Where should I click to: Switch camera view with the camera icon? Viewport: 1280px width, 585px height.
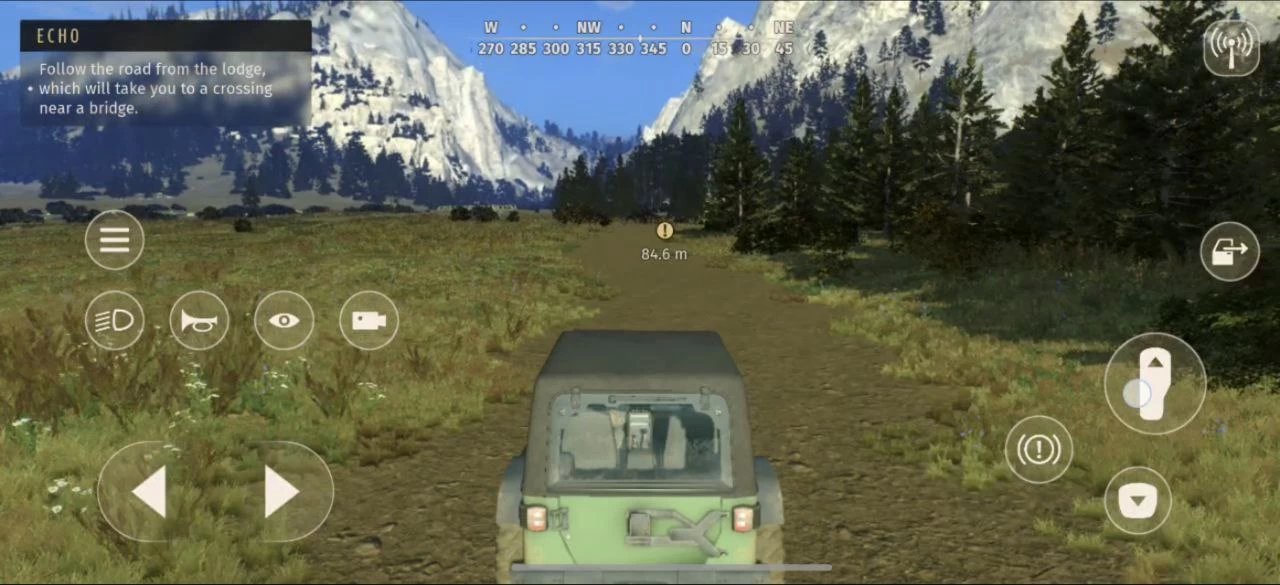(369, 320)
